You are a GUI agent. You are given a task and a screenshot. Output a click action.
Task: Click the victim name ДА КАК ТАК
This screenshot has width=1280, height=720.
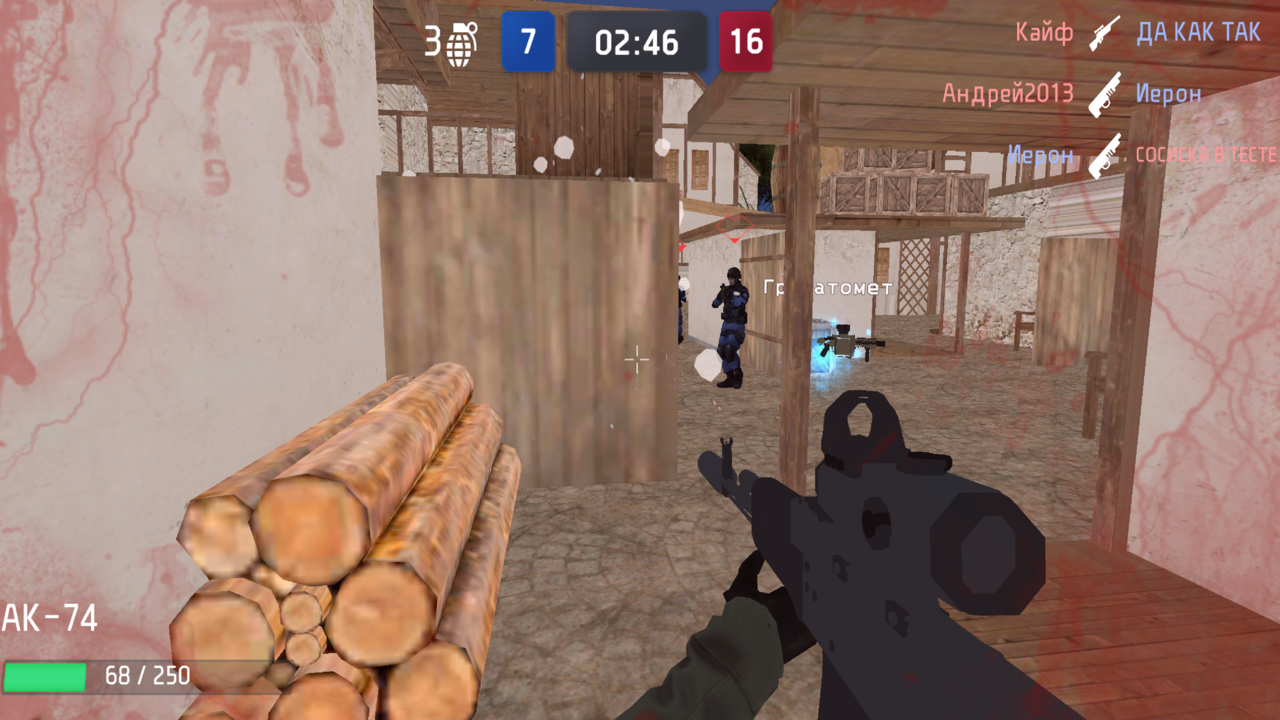coord(1198,31)
